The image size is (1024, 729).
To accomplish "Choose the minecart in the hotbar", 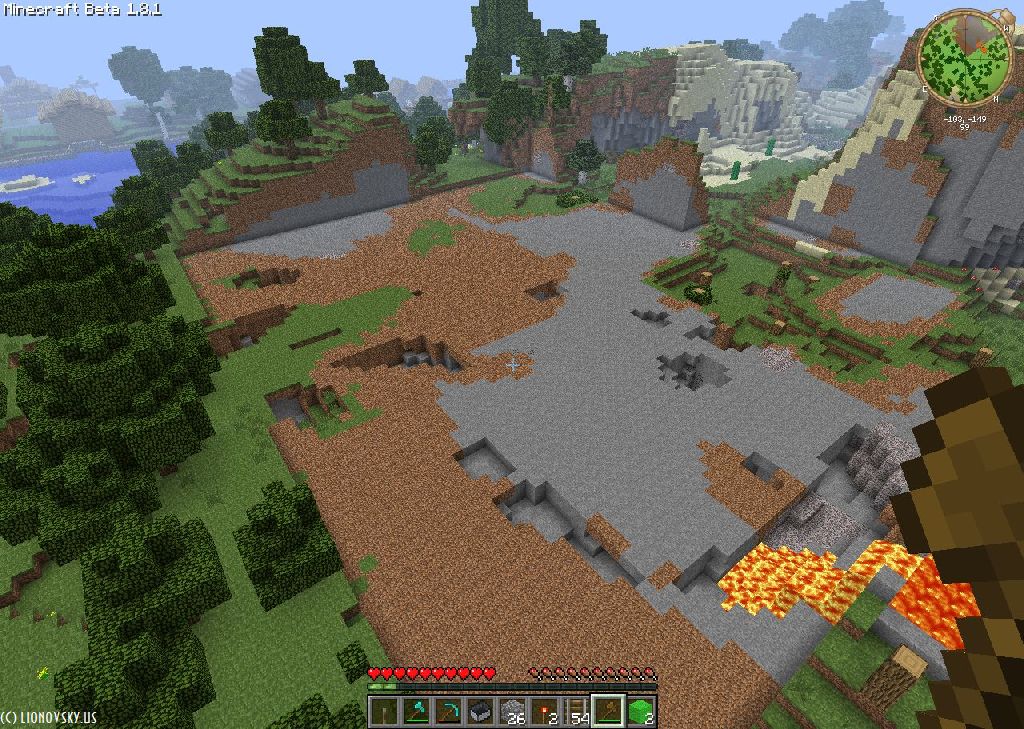I will tap(479, 711).
